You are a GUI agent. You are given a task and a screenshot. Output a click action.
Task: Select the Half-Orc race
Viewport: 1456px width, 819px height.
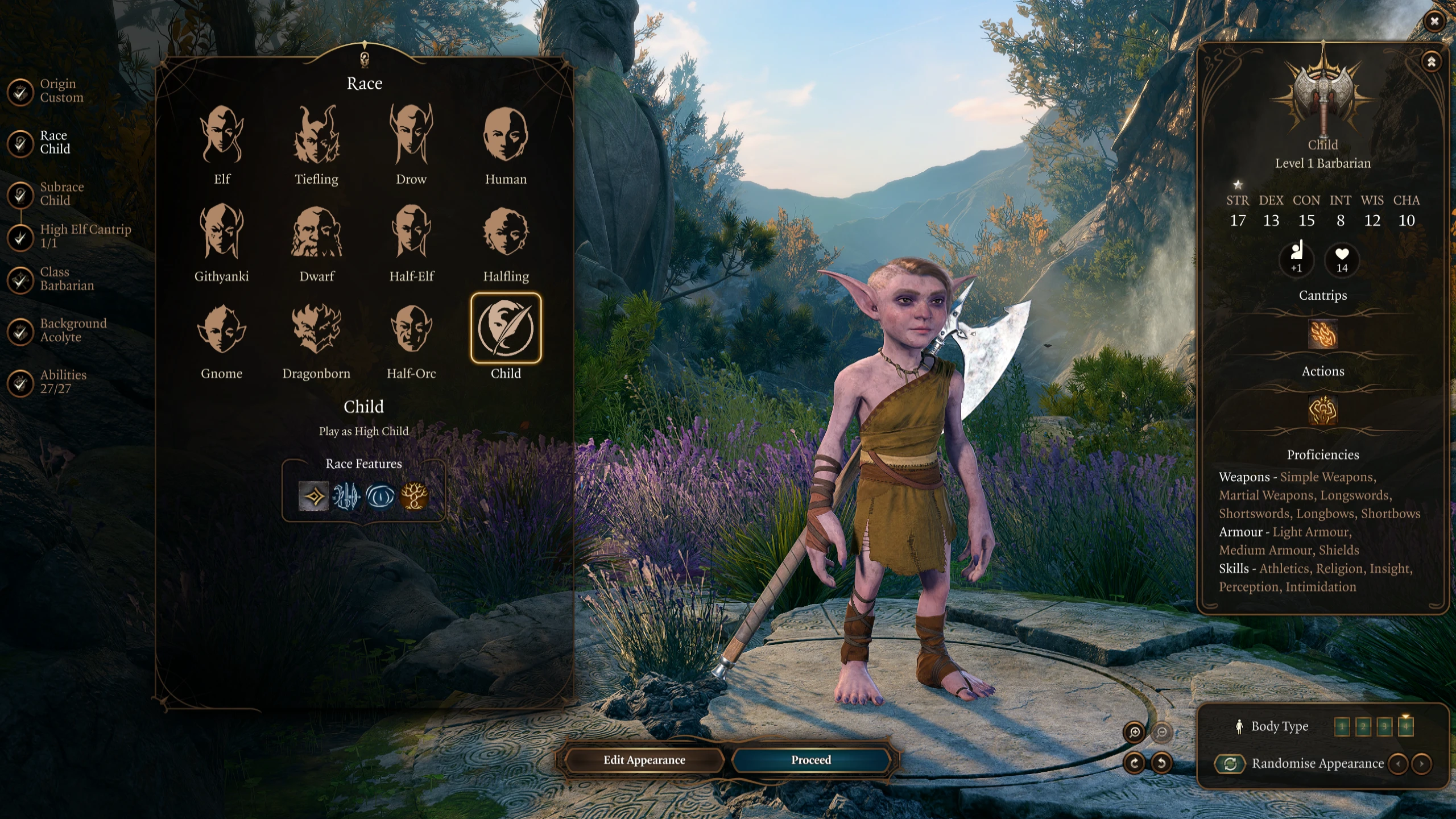click(x=411, y=329)
